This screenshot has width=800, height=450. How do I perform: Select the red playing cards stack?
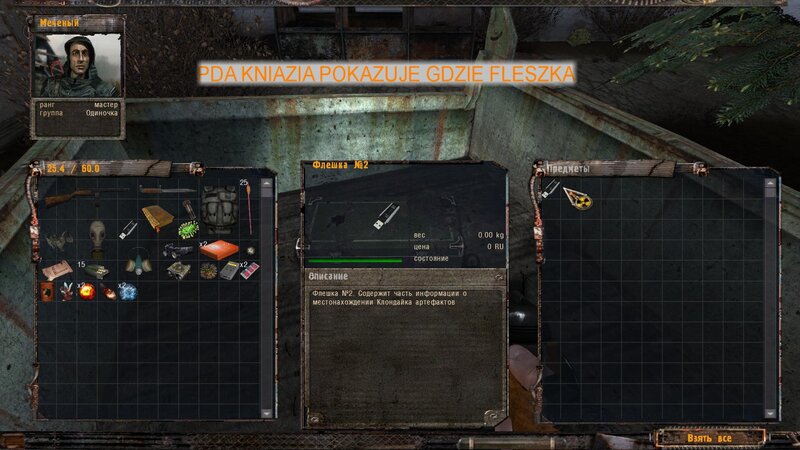pyautogui.click(x=251, y=269)
